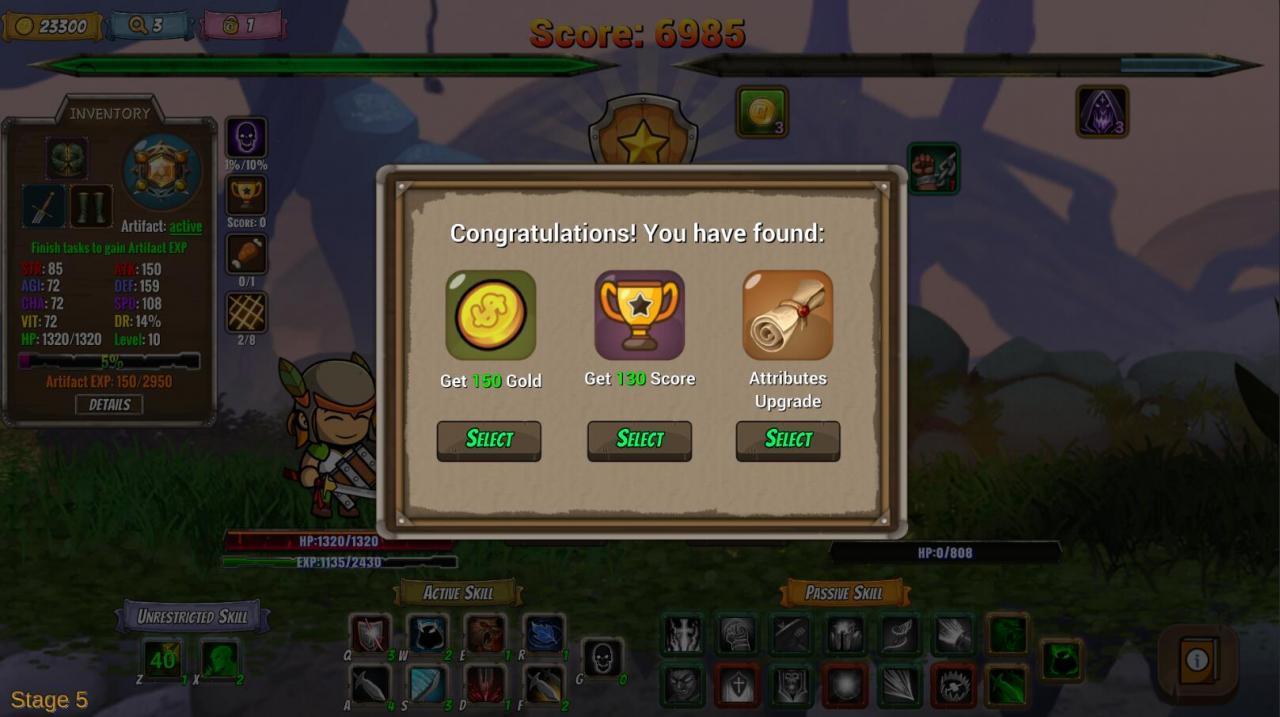Click the trophy reward icon
The height and width of the screenshot is (717, 1280).
pos(639,315)
